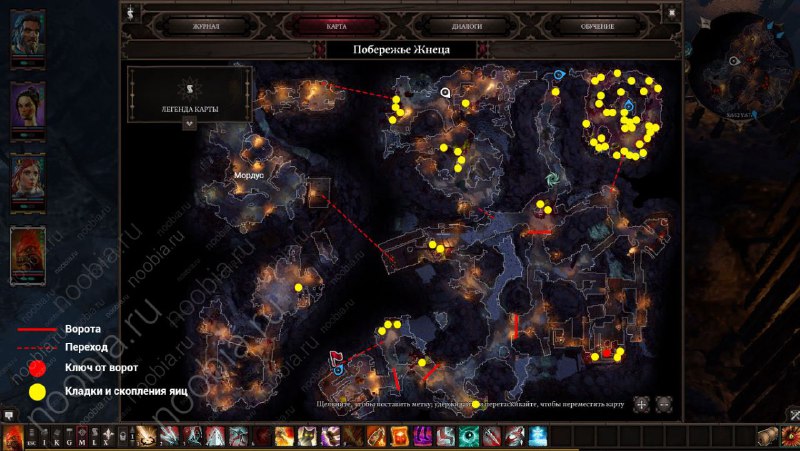Expand the Легенда карты map legend panel
The image size is (800, 451).
click(x=189, y=124)
